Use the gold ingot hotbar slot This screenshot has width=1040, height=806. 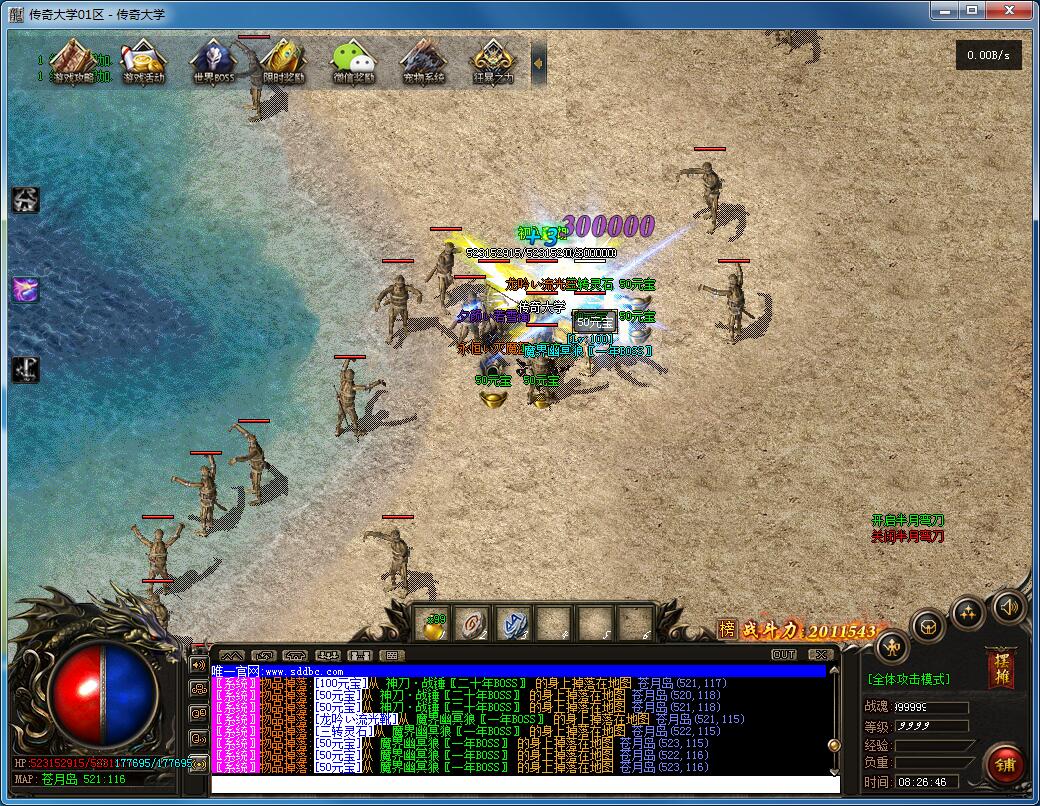tap(434, 624)
